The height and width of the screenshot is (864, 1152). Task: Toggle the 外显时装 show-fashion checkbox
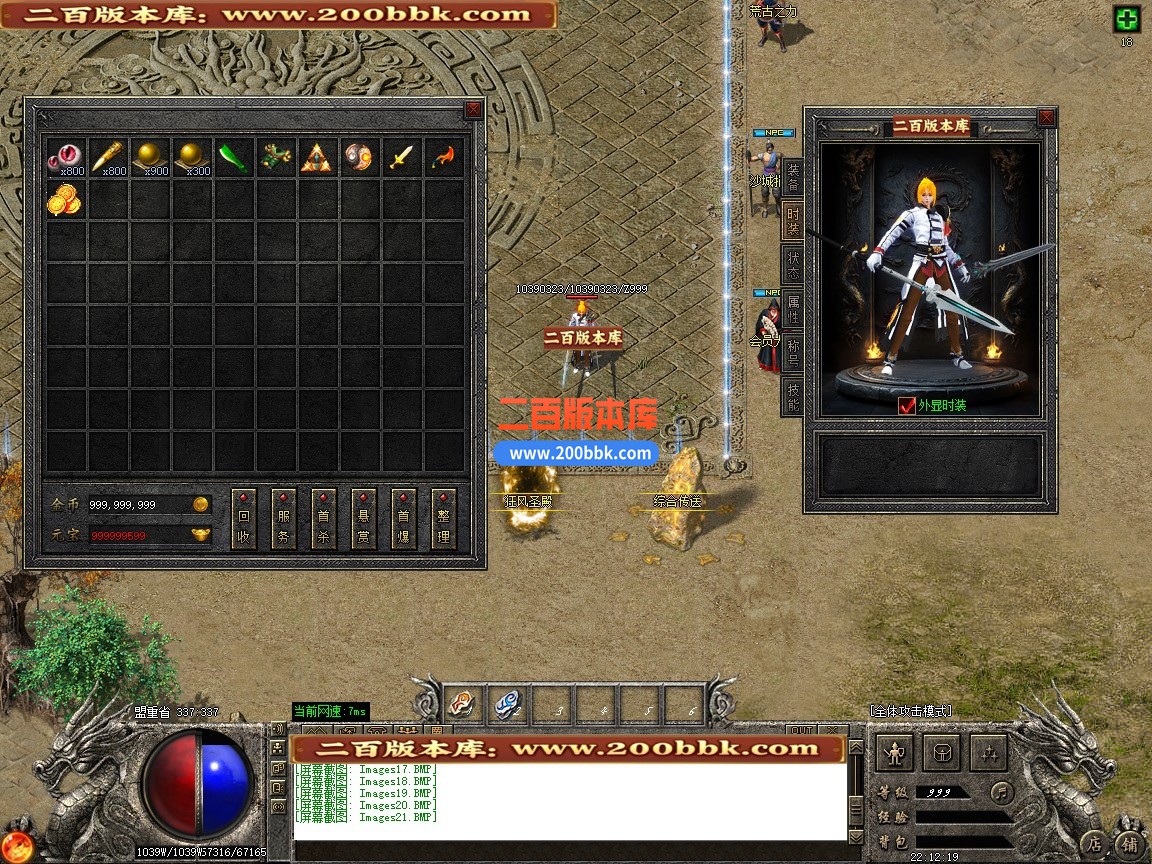click(907, 405)
